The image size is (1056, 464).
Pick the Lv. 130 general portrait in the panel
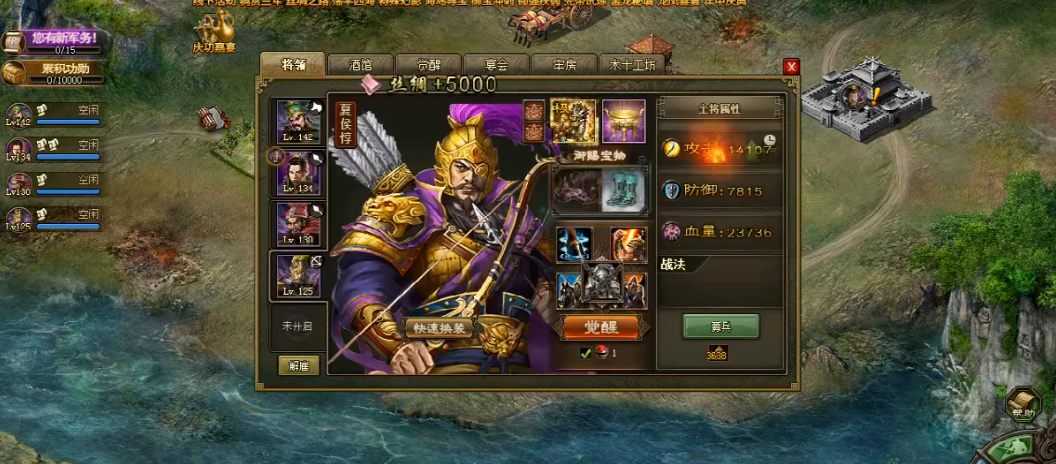click(x=298, y=224)
